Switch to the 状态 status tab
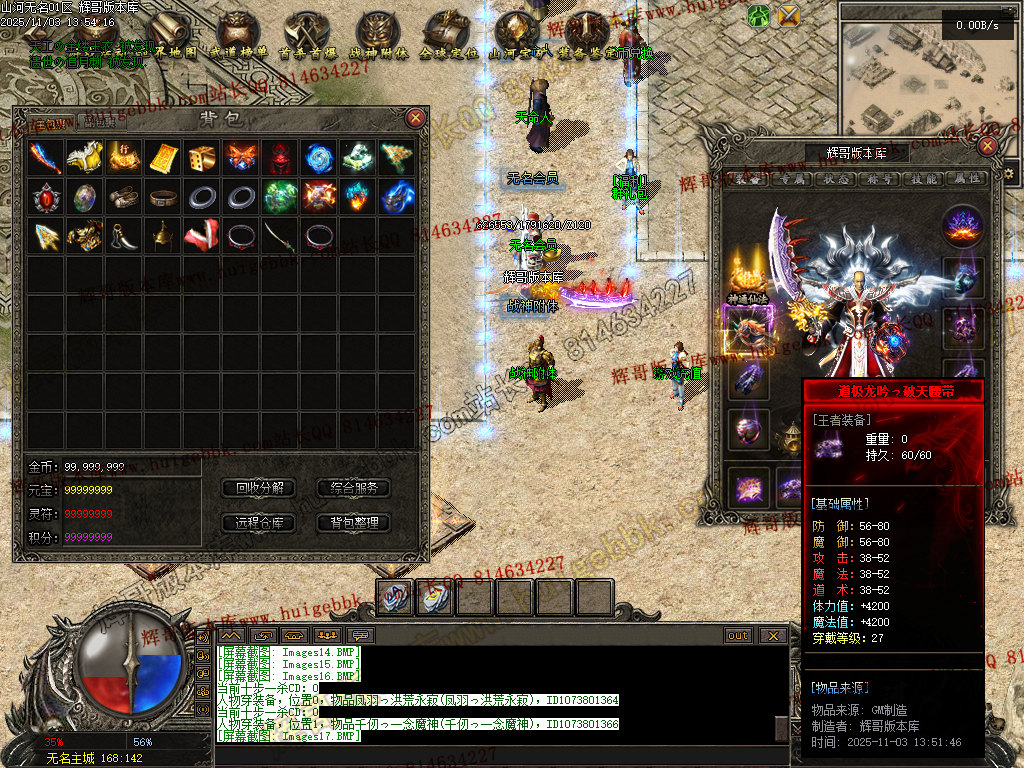This screenshot has height=768, width=1024. click(838, 179)
